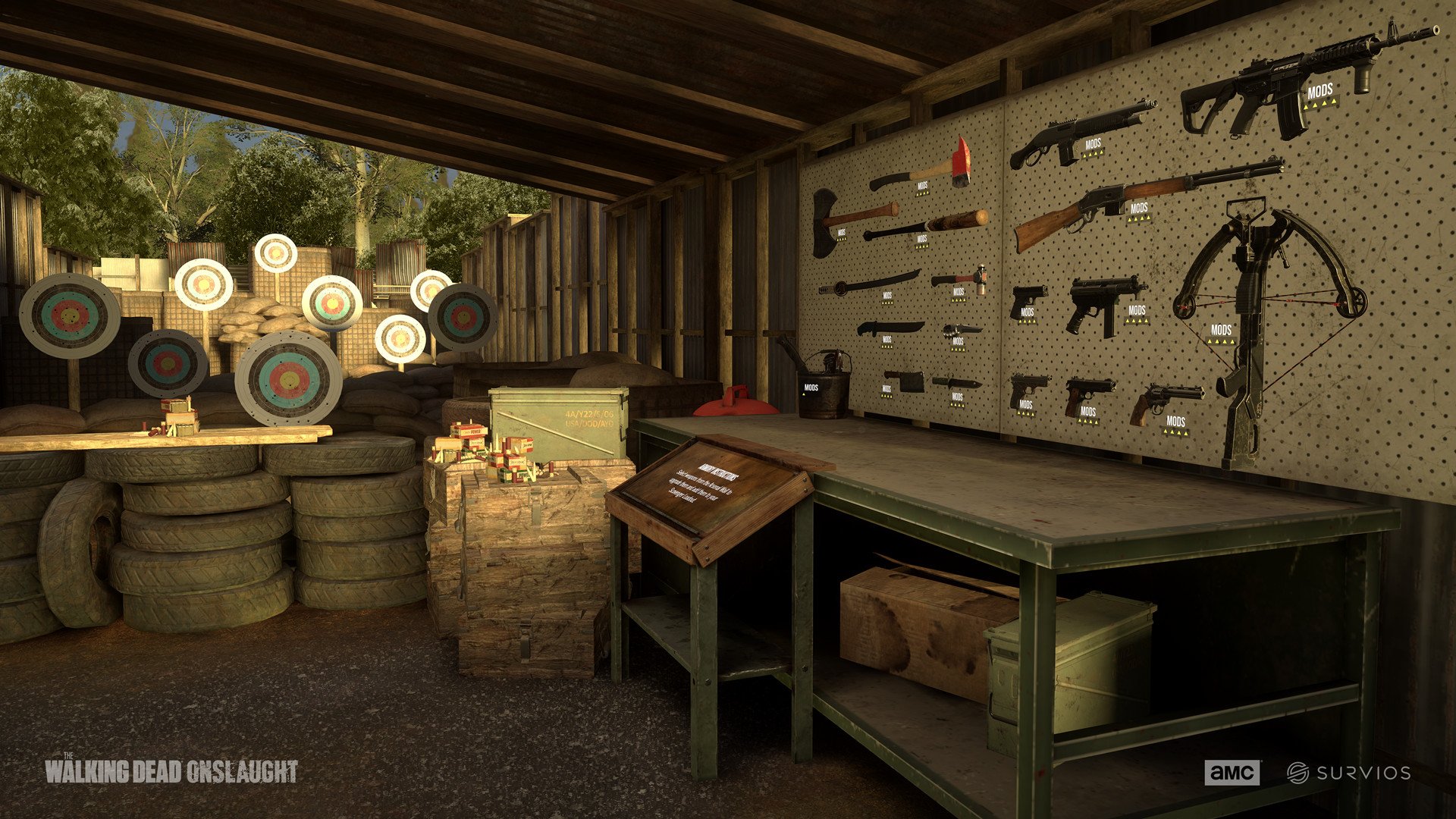Viewport: 1456px width, 819px height.
Task: Open MODS for the pump shotgun
Action: pyautogui.click(x=1093, y=144)
